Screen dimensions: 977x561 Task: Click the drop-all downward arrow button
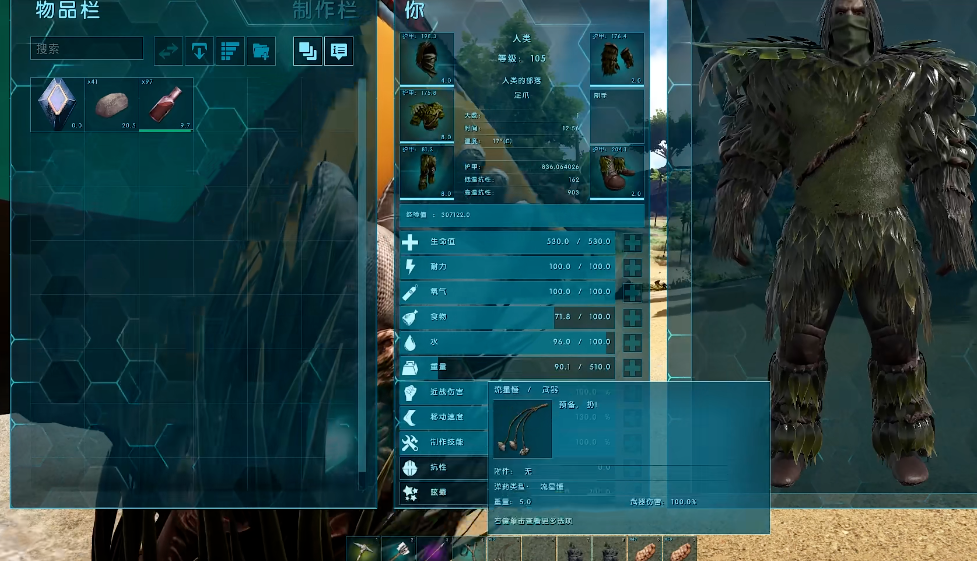point(200,50)
